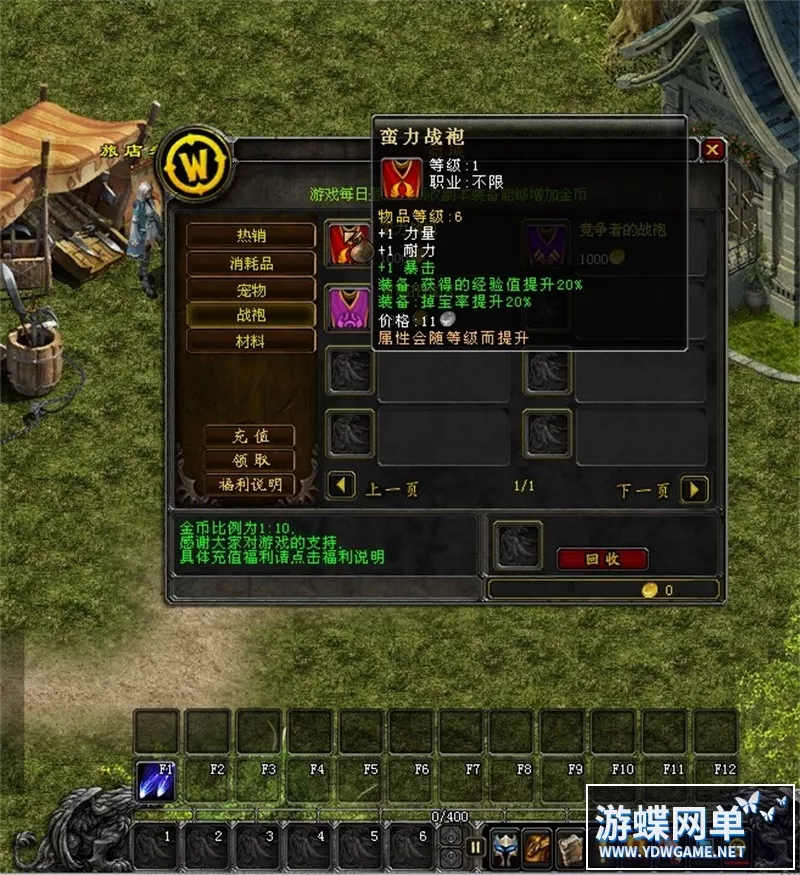Choose the purple 竞争者的战袍 item
This screenshot has width=800, height=875.
547,245
